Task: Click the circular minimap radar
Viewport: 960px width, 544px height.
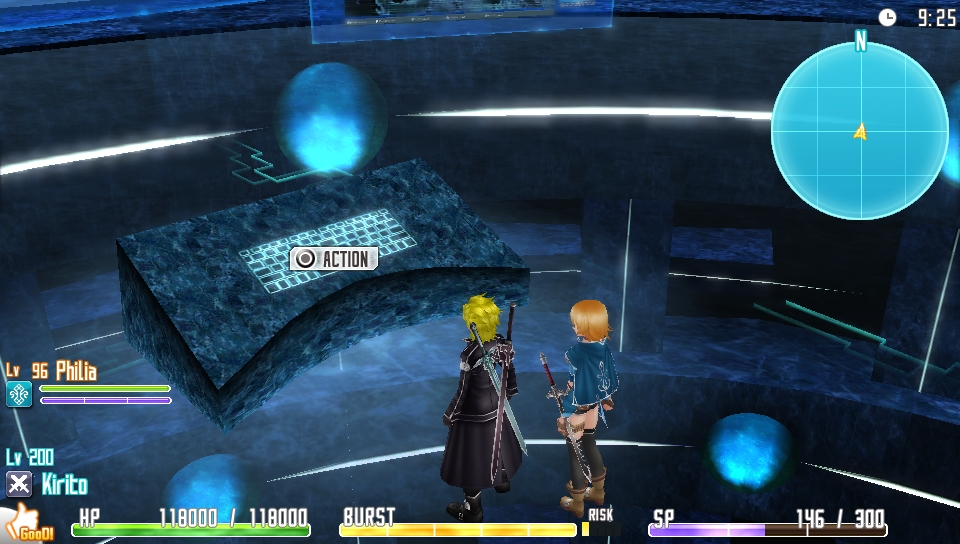Action: click(x=859, y=131)
